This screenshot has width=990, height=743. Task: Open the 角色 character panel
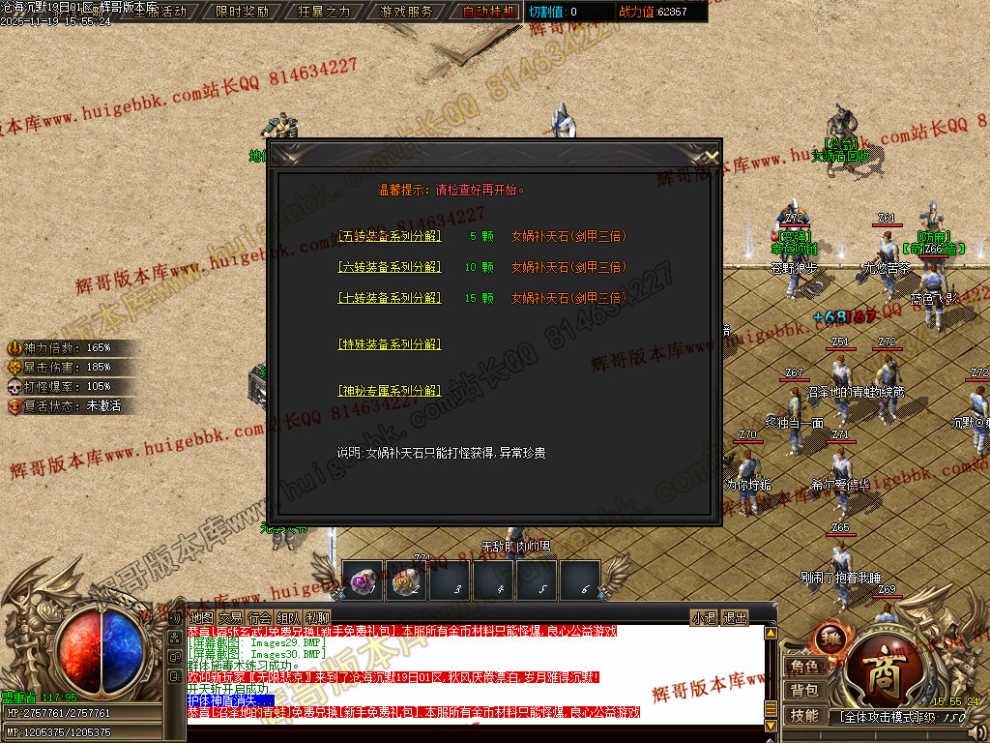tap(804, 666)
